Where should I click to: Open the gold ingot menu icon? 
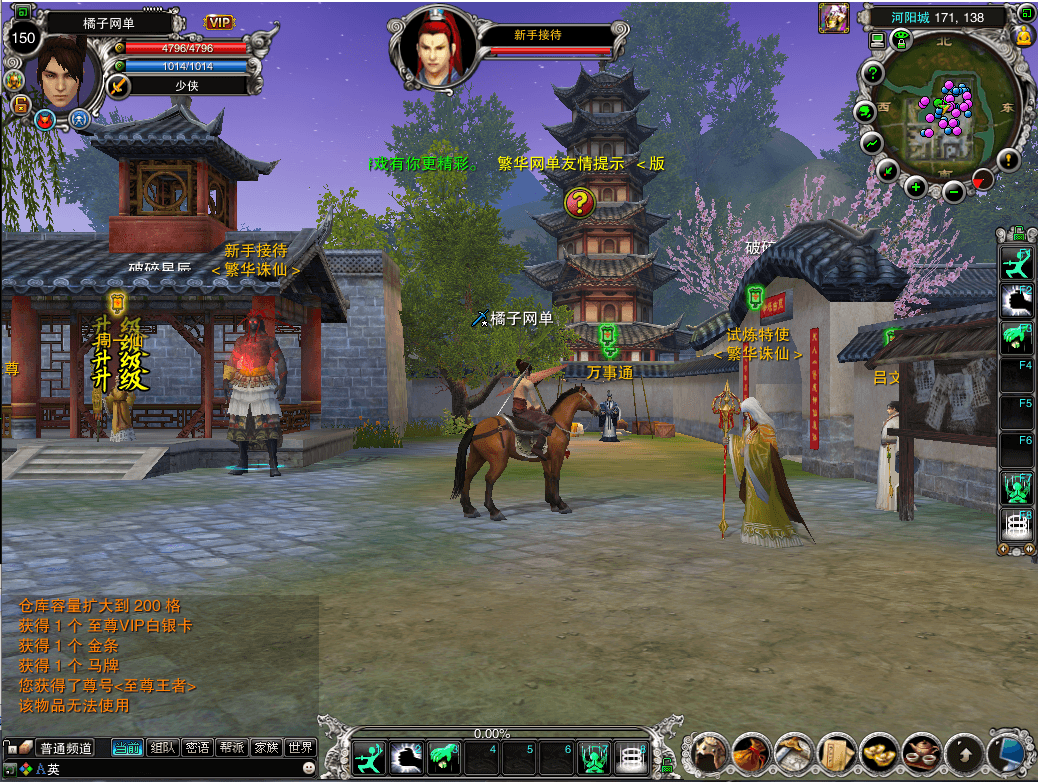tap(879, 751)
